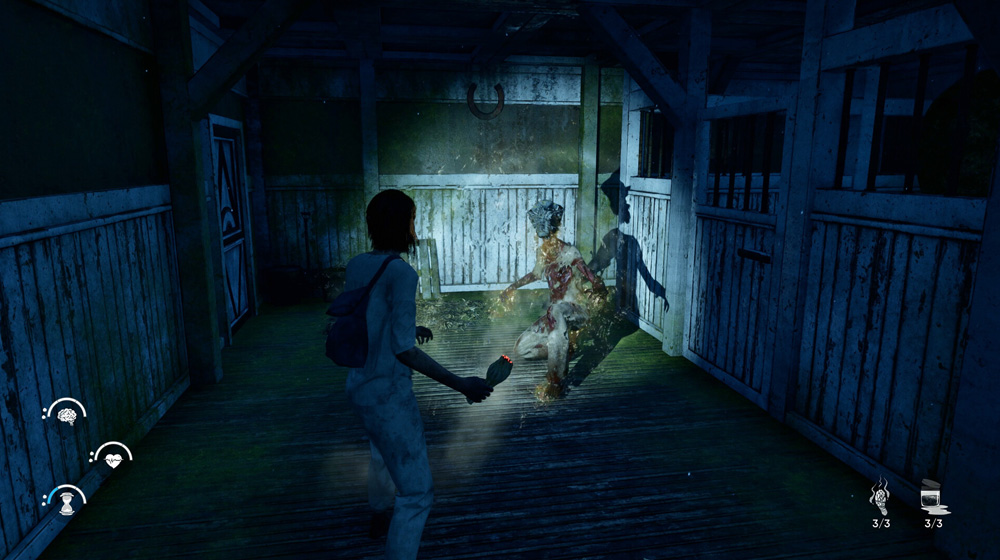Select the smoking sage bundle item

881,497
